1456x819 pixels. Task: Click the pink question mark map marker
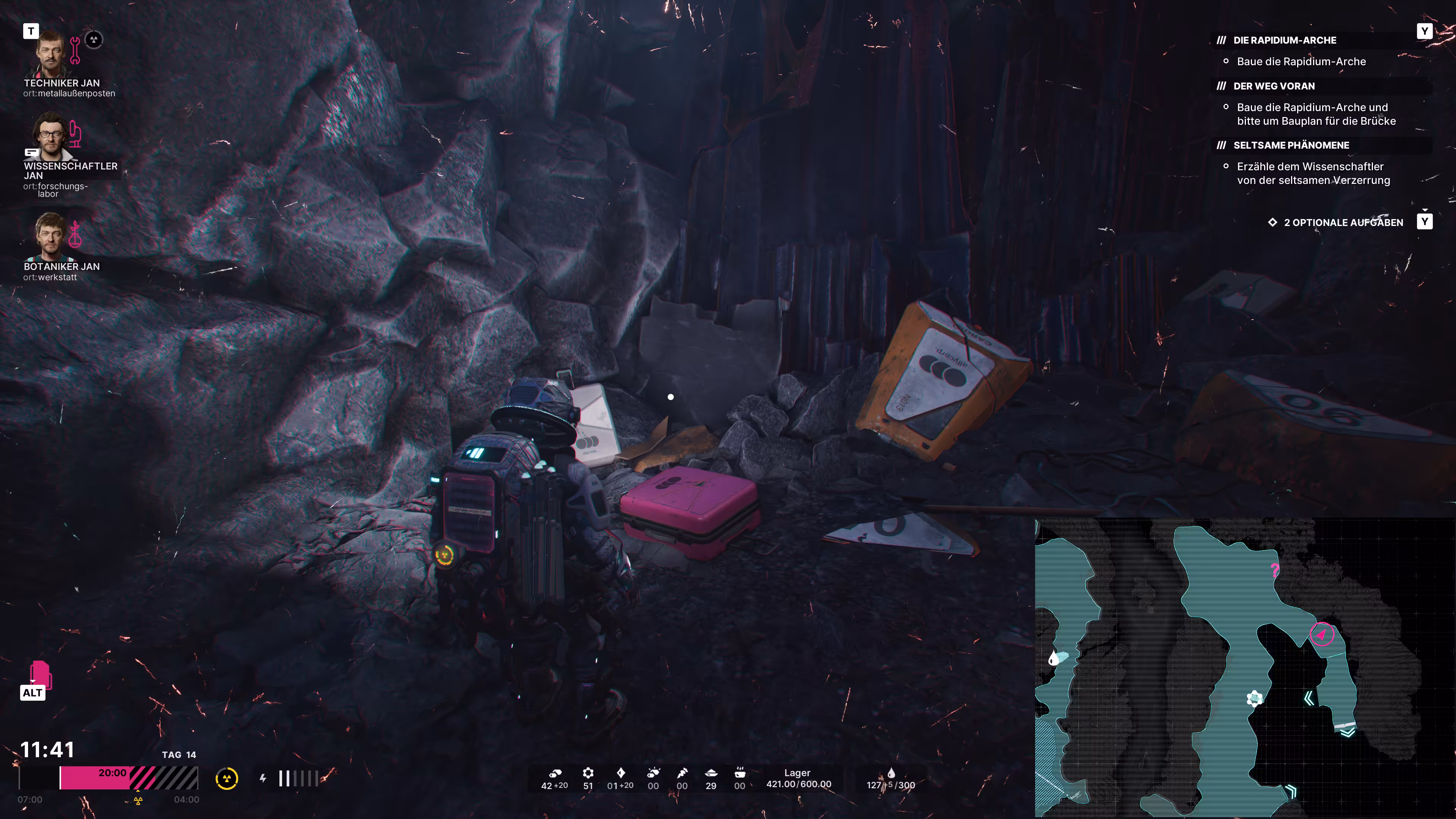coord(1274,570)
